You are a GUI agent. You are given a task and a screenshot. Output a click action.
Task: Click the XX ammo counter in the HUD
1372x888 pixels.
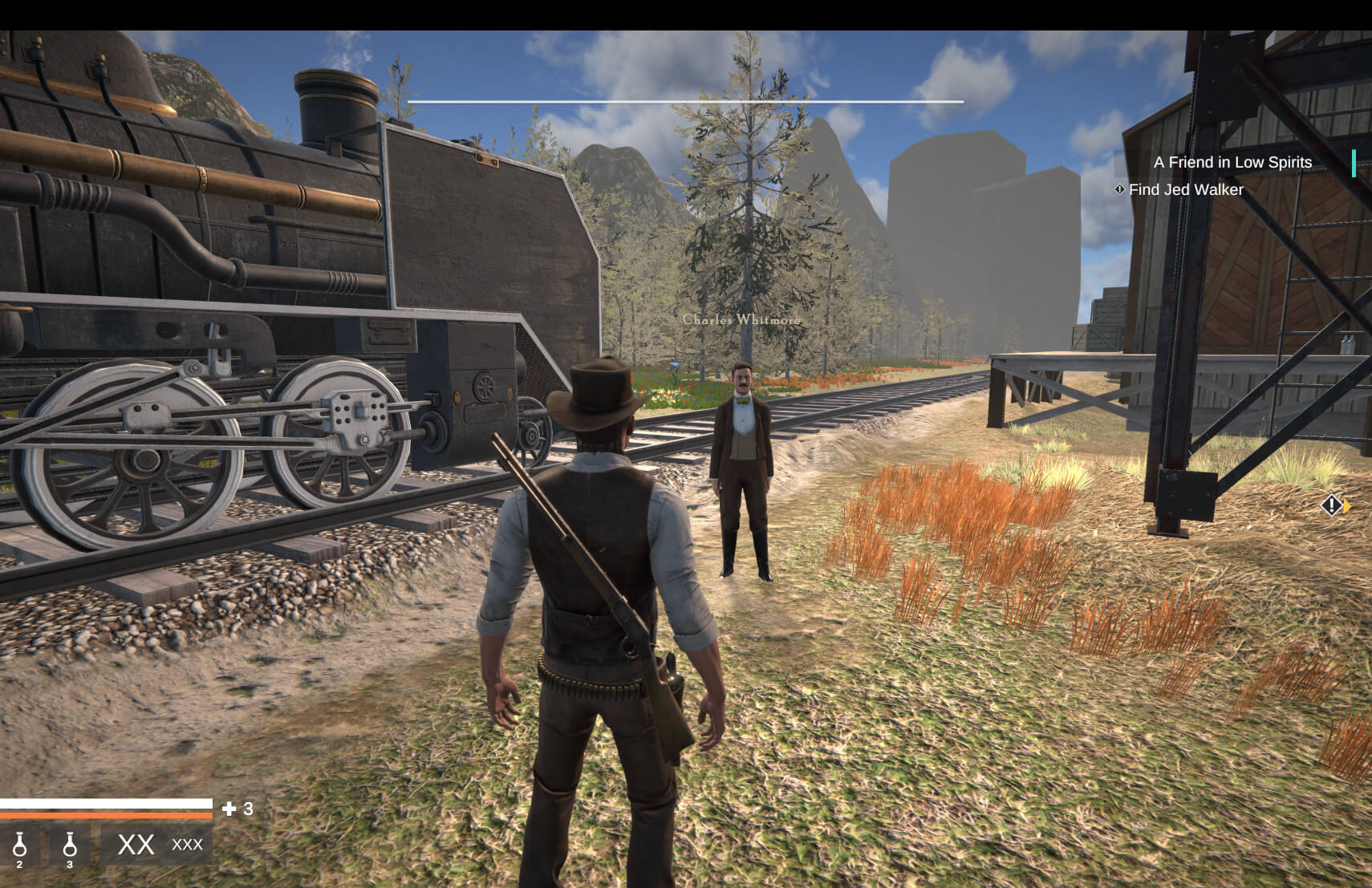(135, 845)
